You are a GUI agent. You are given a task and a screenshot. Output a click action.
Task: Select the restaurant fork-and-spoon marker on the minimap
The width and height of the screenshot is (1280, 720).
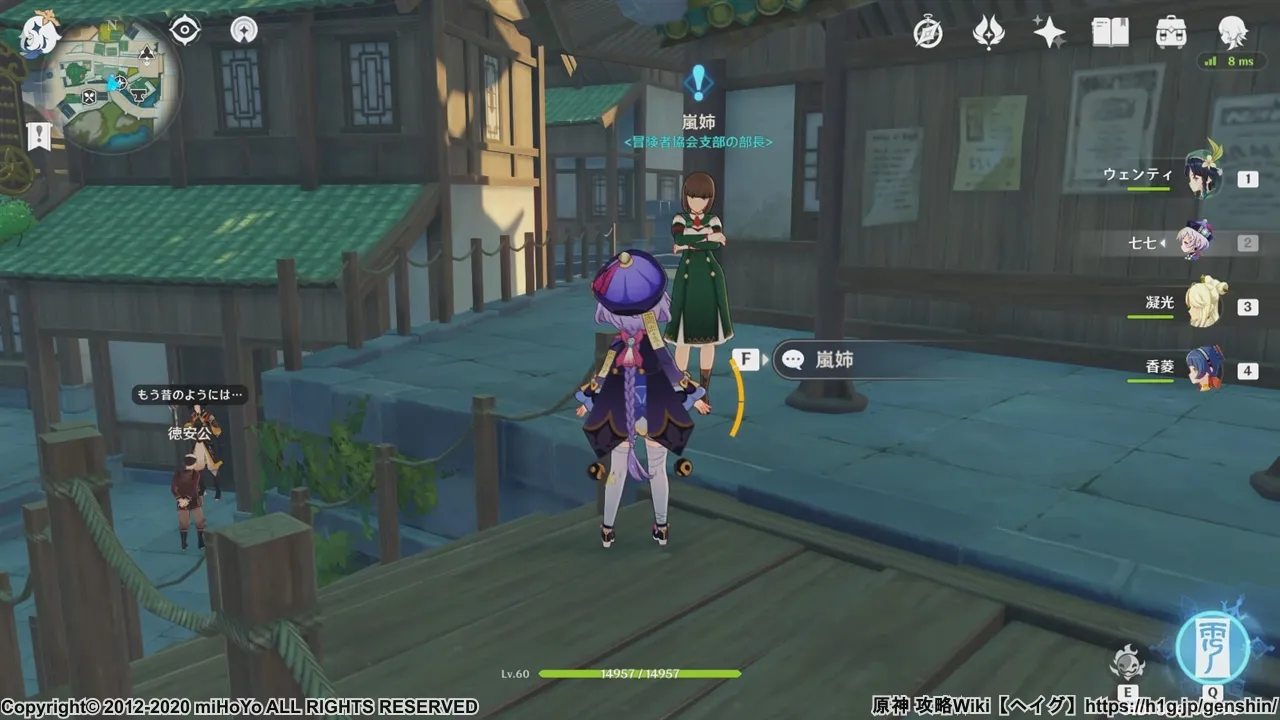click(x=89, y=97)
